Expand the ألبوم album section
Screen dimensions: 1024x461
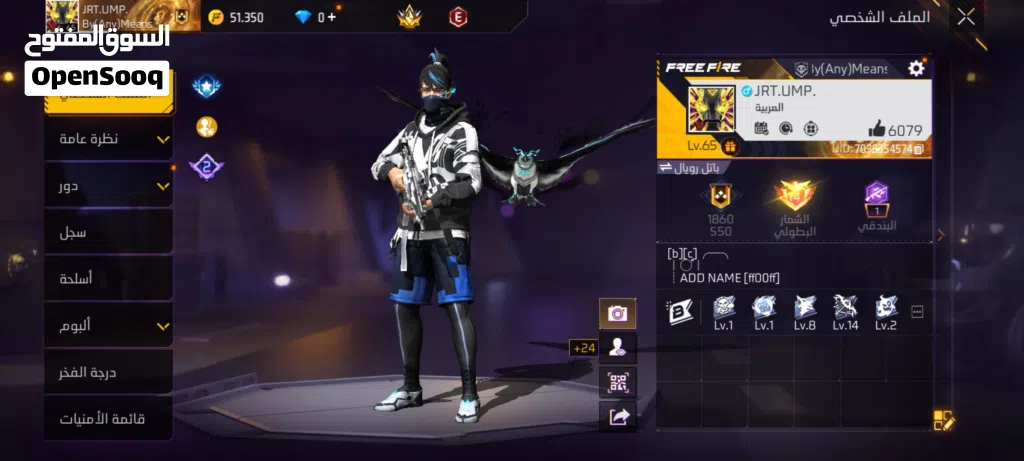pos(108,326)
